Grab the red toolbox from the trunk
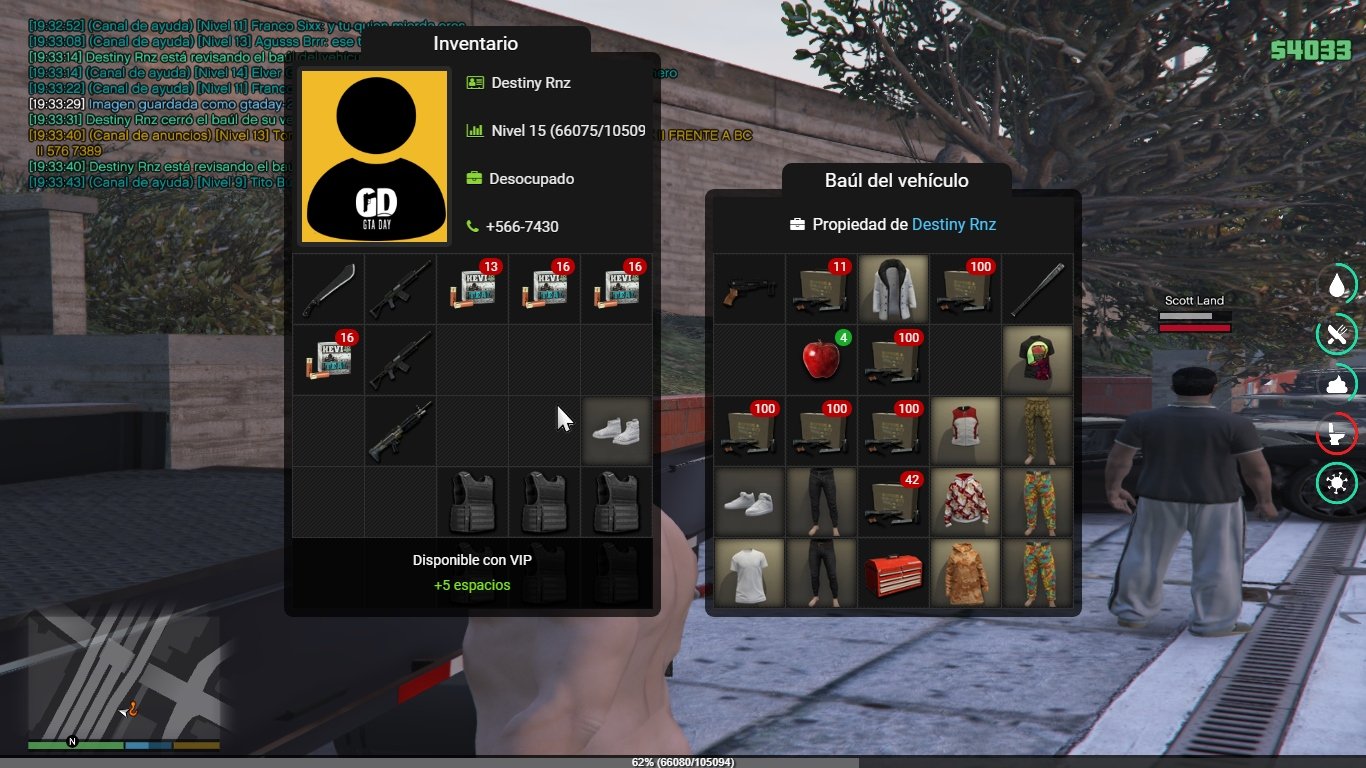This screenshot has width=1366, height=768. (893, 574)
